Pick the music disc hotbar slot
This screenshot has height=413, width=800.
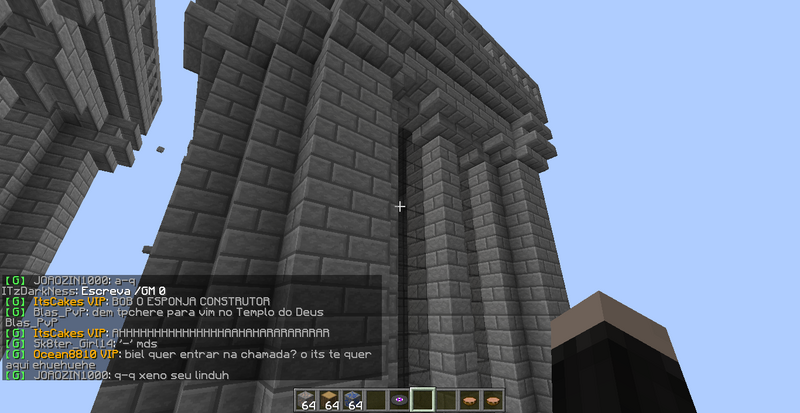click(x=399, y=400)
